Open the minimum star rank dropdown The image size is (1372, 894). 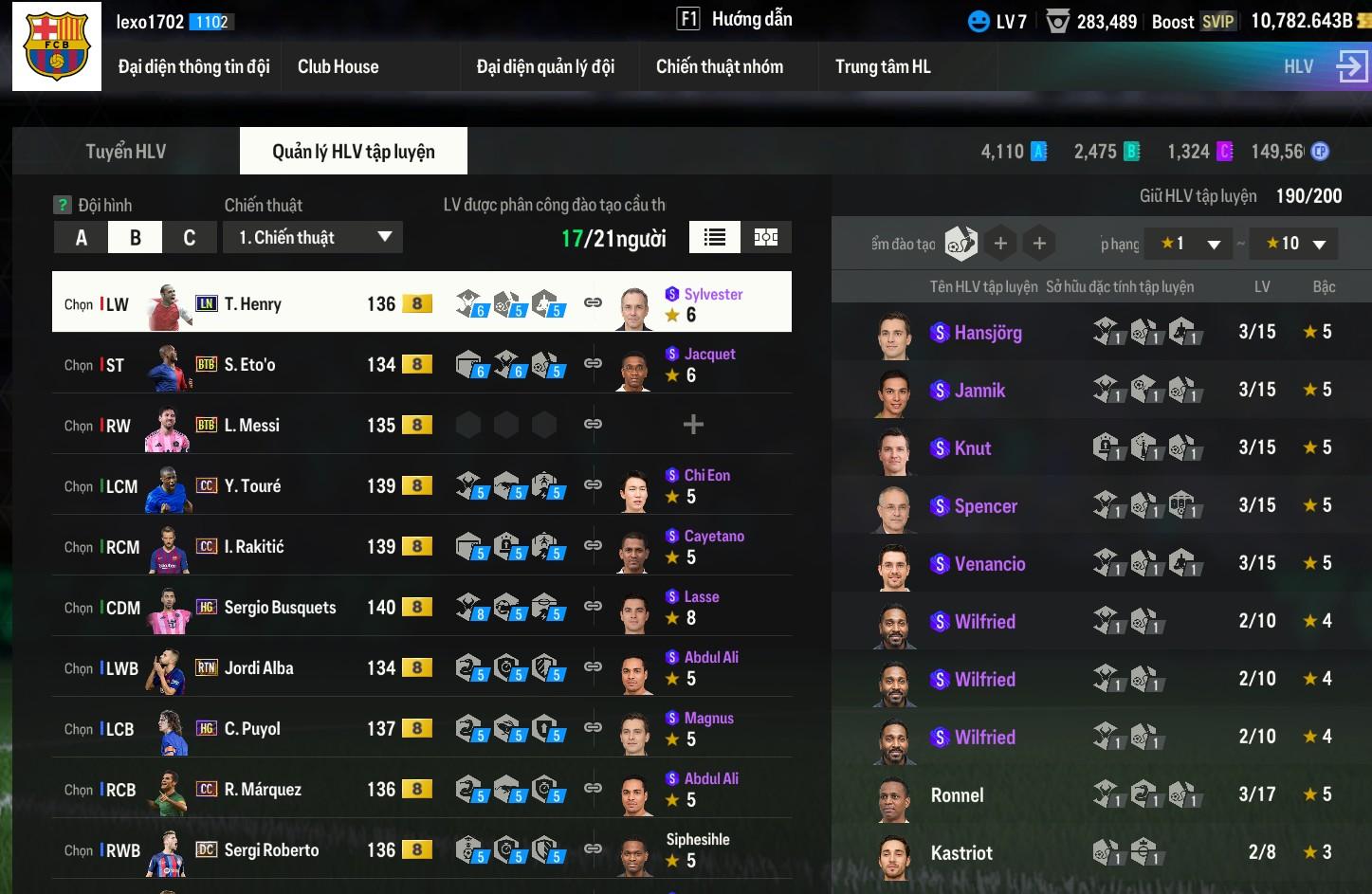point(1189,244)
